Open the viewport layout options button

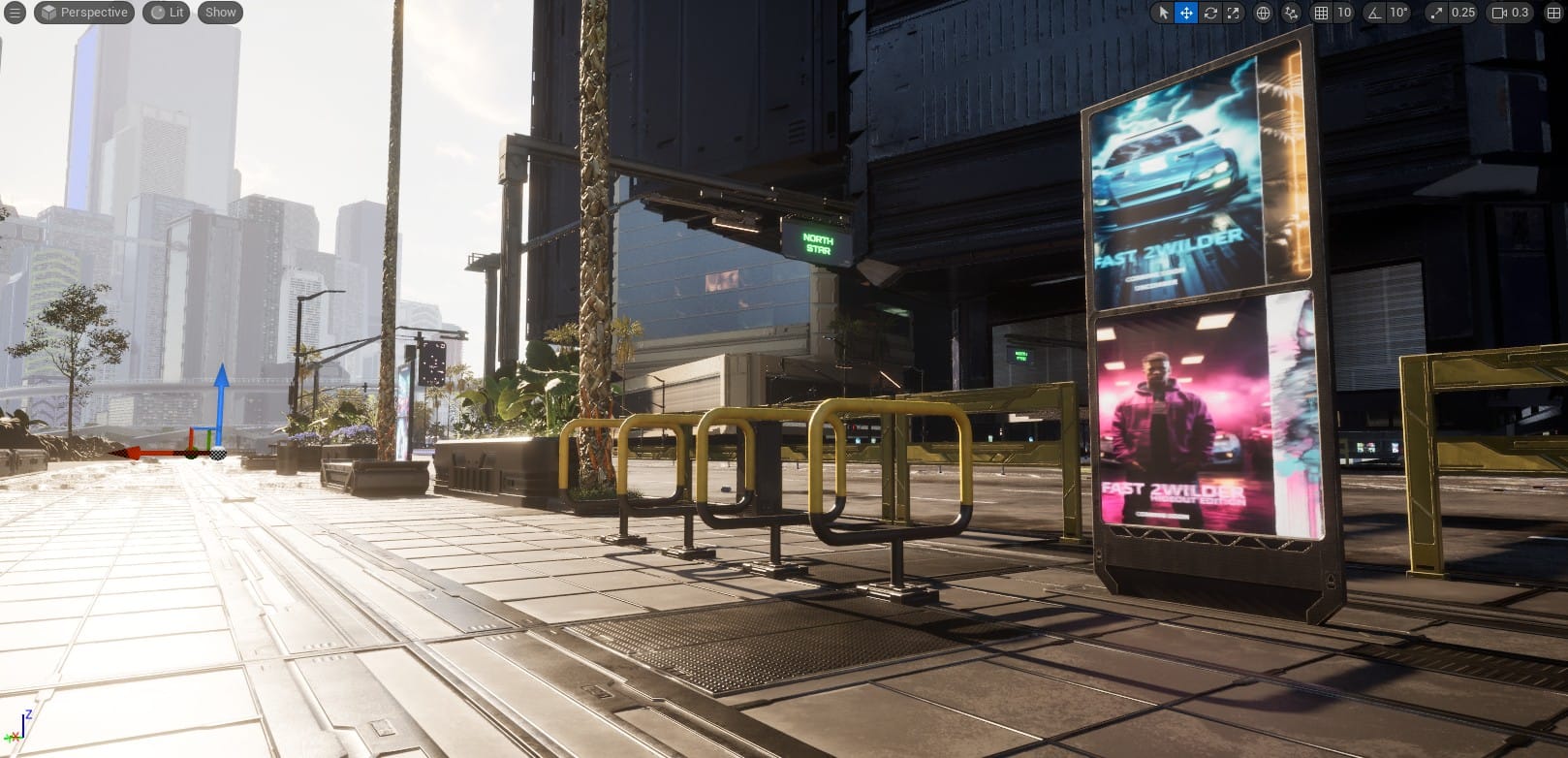[x=1552, y=13]
